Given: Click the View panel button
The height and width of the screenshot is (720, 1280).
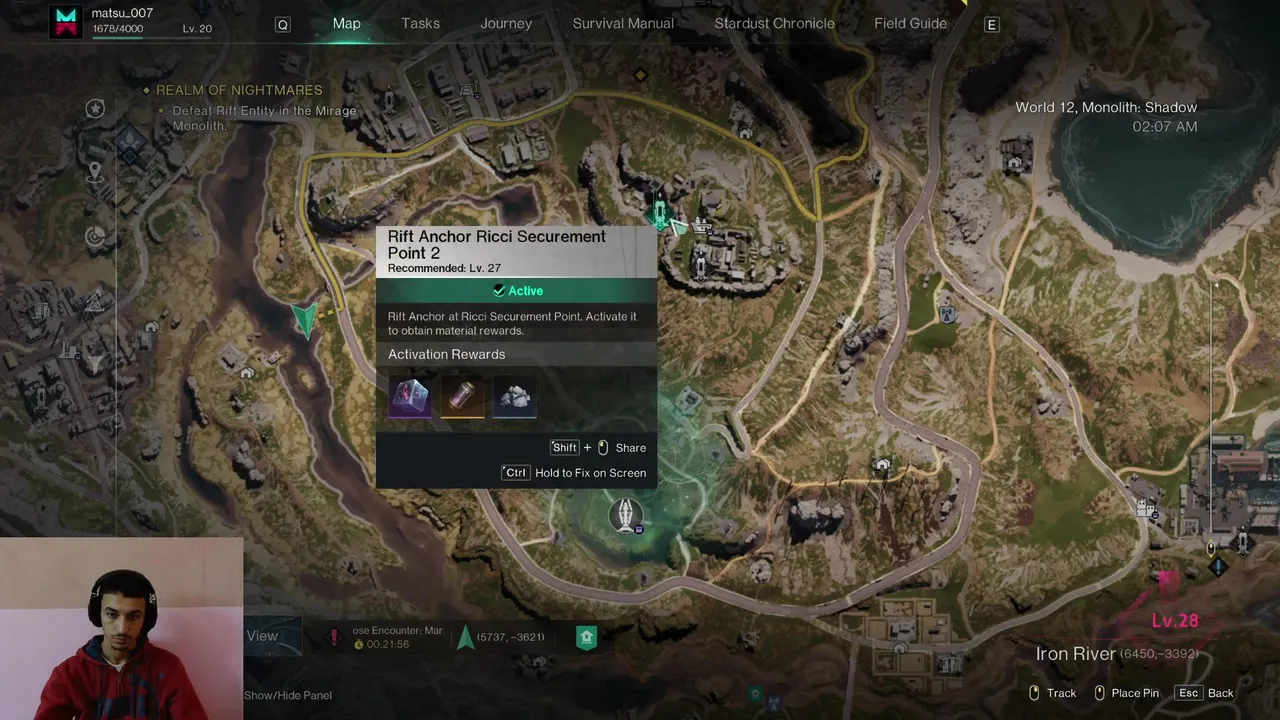Looking at the screenshot, I should coord(262,636).
